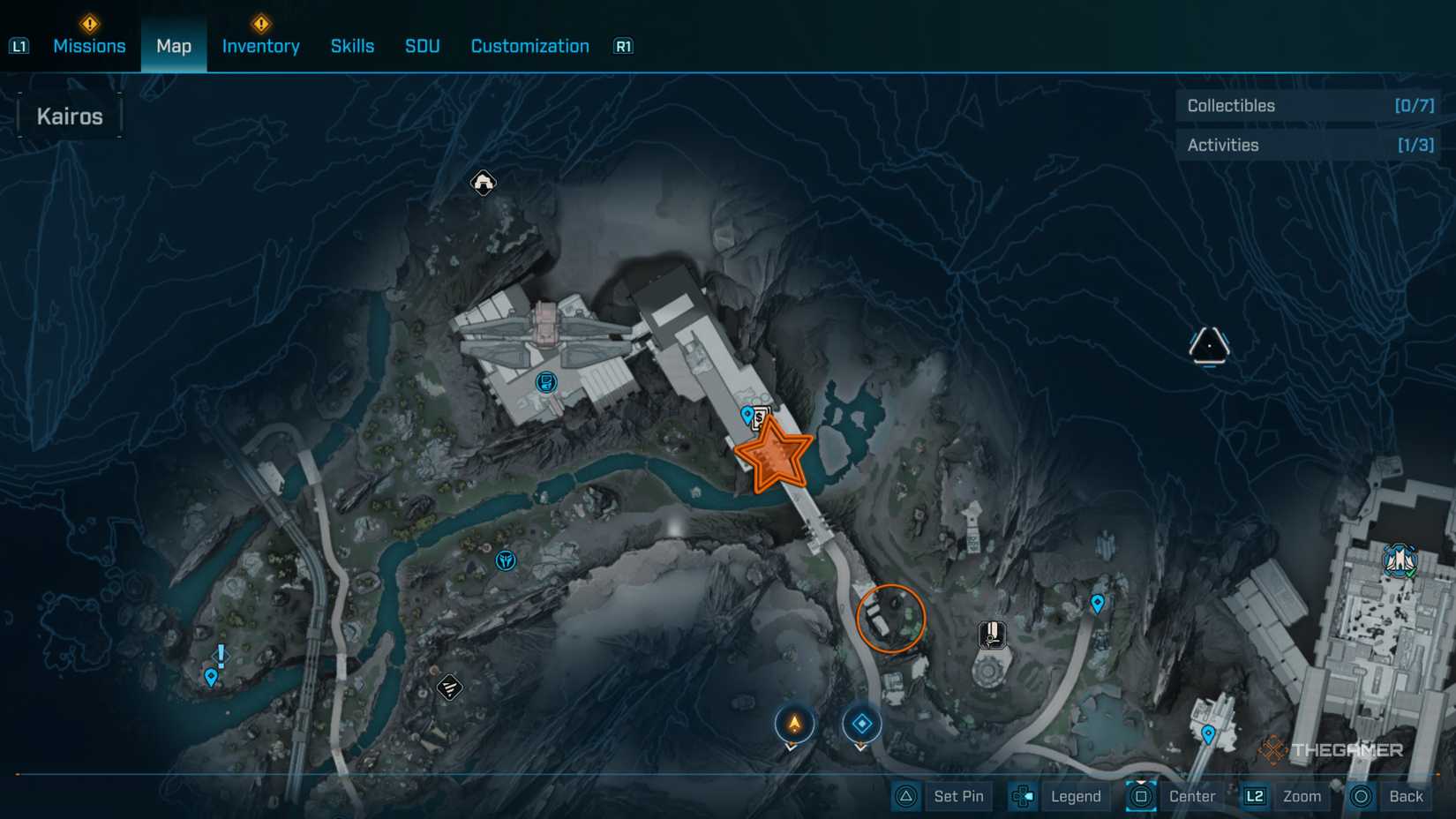
Task: Expand the chevron under the player marker
Action: click(793, 748)
